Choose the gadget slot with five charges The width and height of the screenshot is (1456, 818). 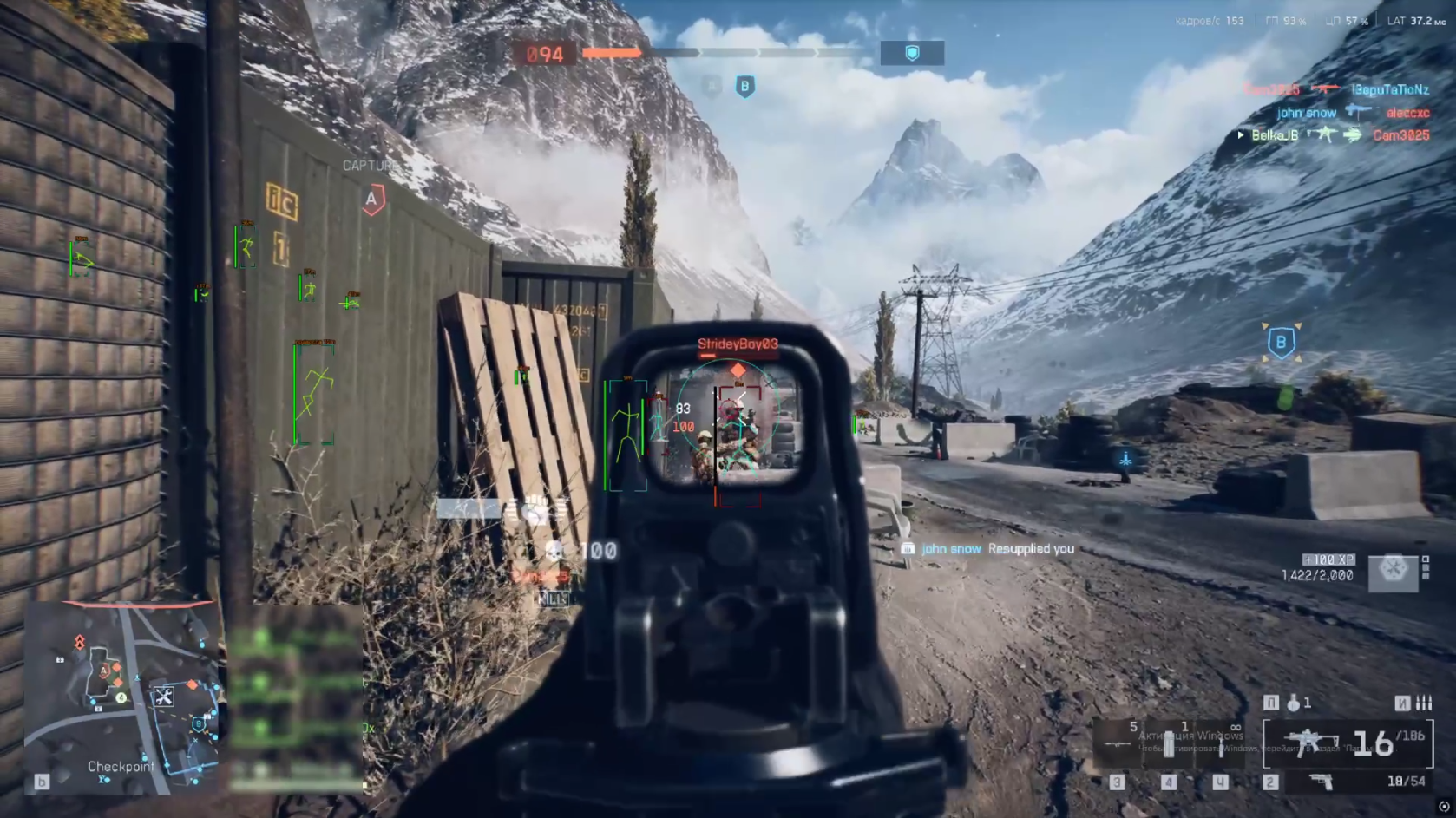(1118, 742)
